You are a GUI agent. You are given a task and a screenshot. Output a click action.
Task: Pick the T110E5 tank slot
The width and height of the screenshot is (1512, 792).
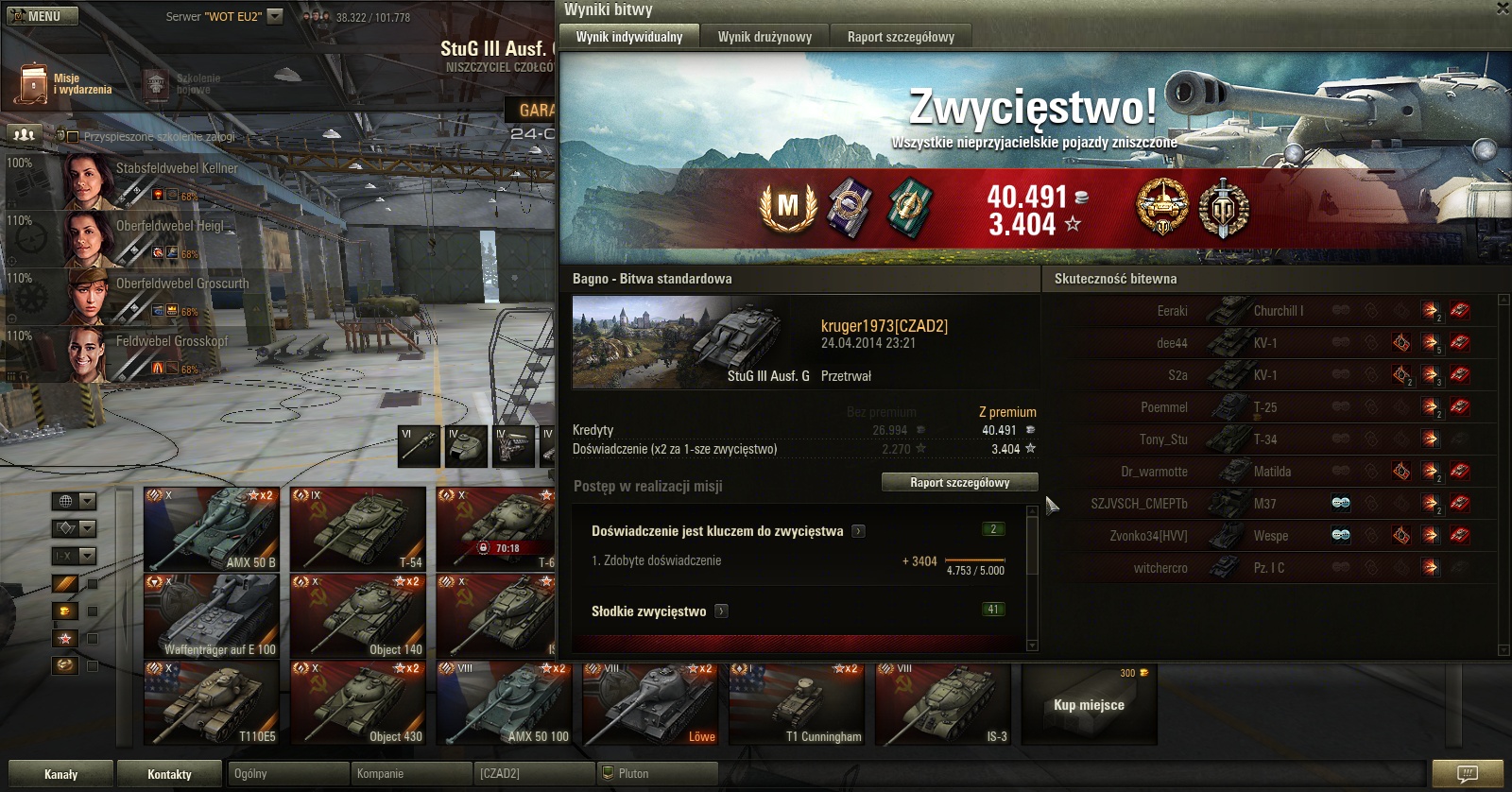point(211,703)
